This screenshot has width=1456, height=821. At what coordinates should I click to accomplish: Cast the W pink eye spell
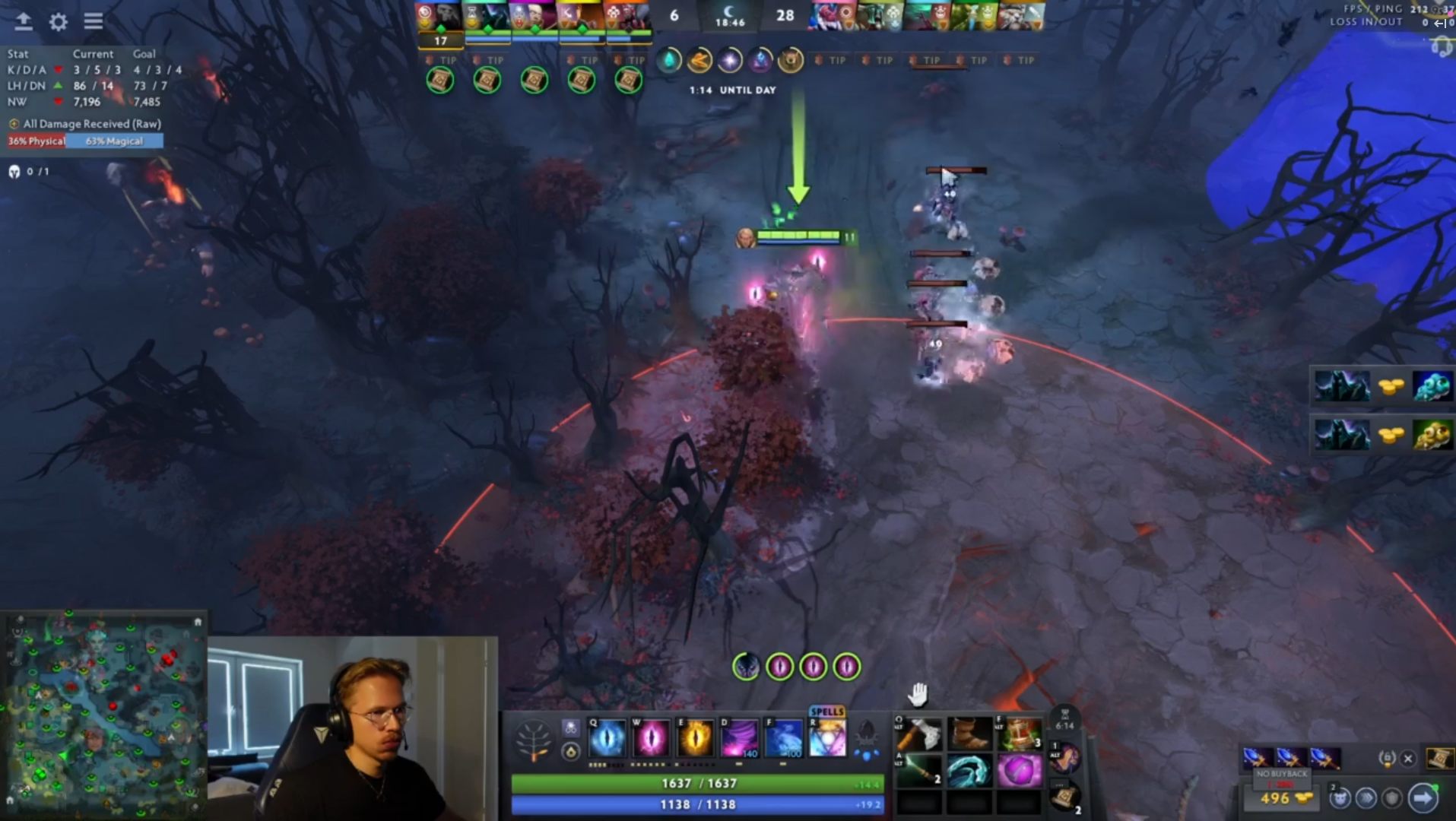[x=651, y=739]
